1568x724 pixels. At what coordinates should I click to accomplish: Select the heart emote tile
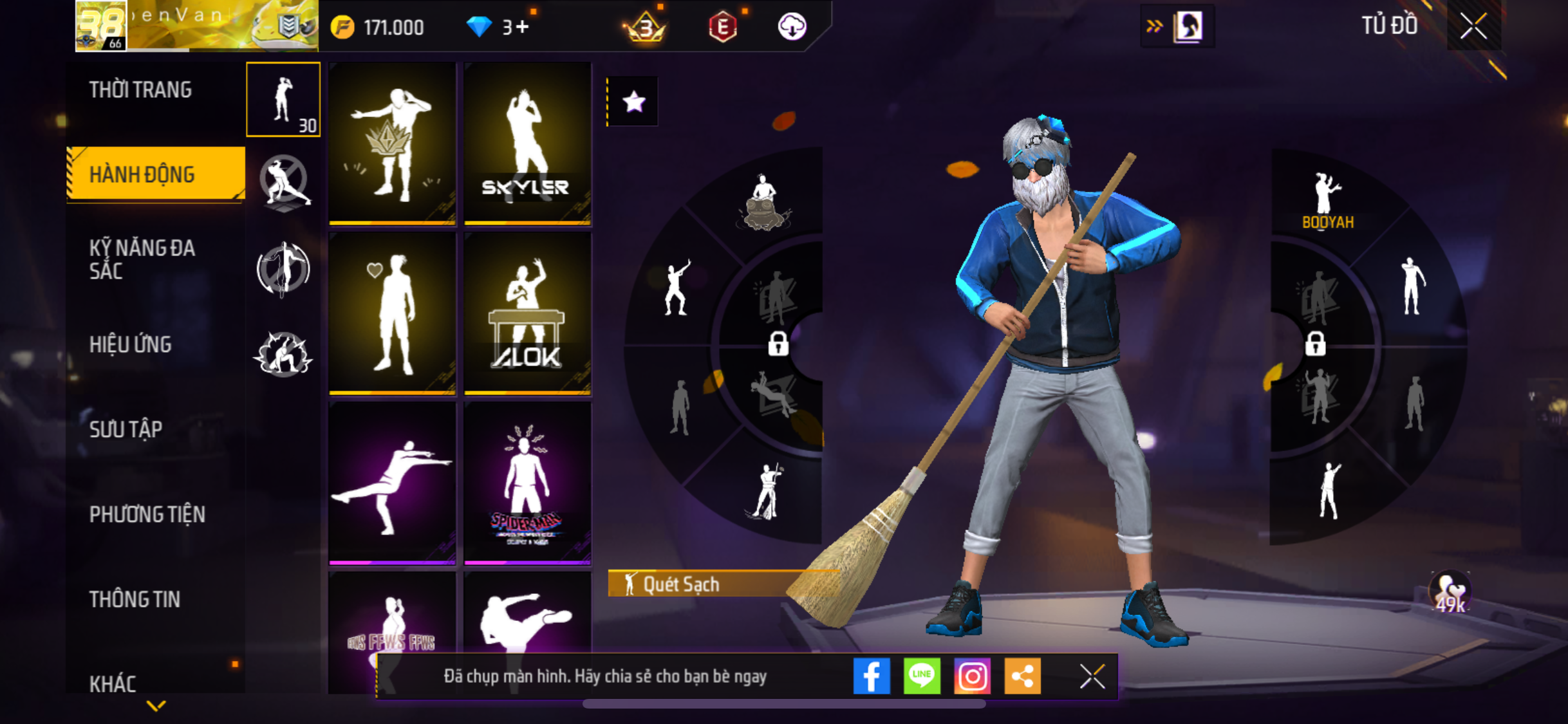392,313
